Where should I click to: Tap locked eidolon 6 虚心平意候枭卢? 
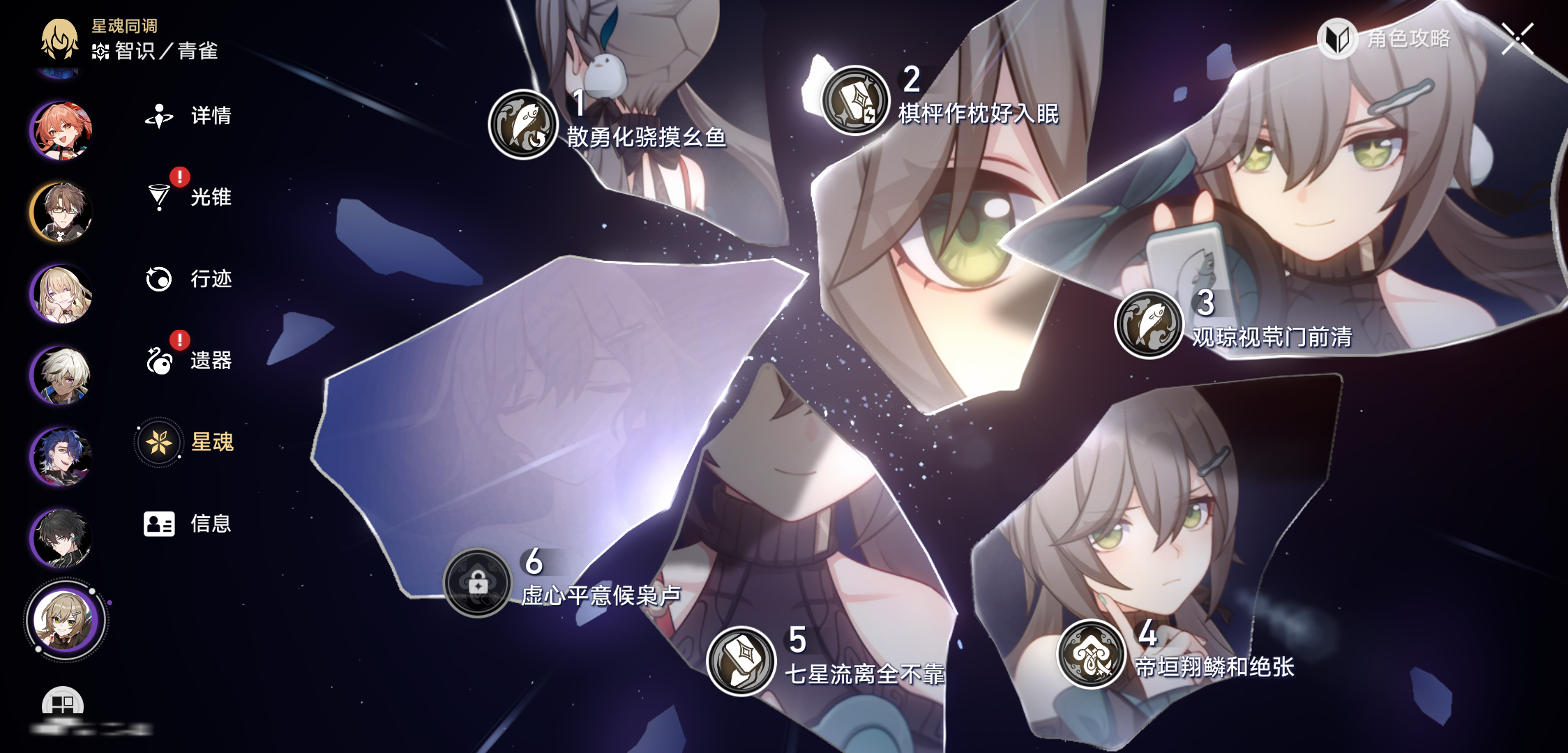(x=478, y=583)
